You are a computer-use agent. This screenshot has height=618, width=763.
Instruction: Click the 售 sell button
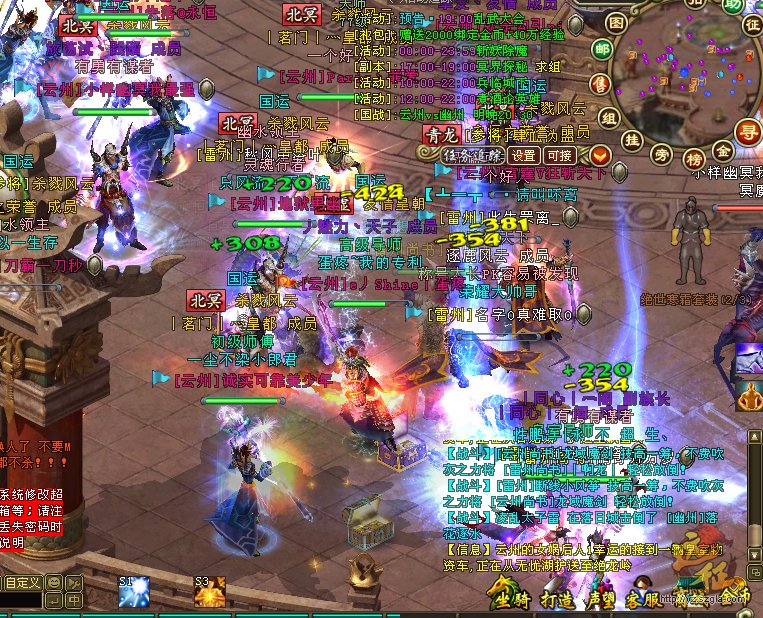[x=600, y=83]
